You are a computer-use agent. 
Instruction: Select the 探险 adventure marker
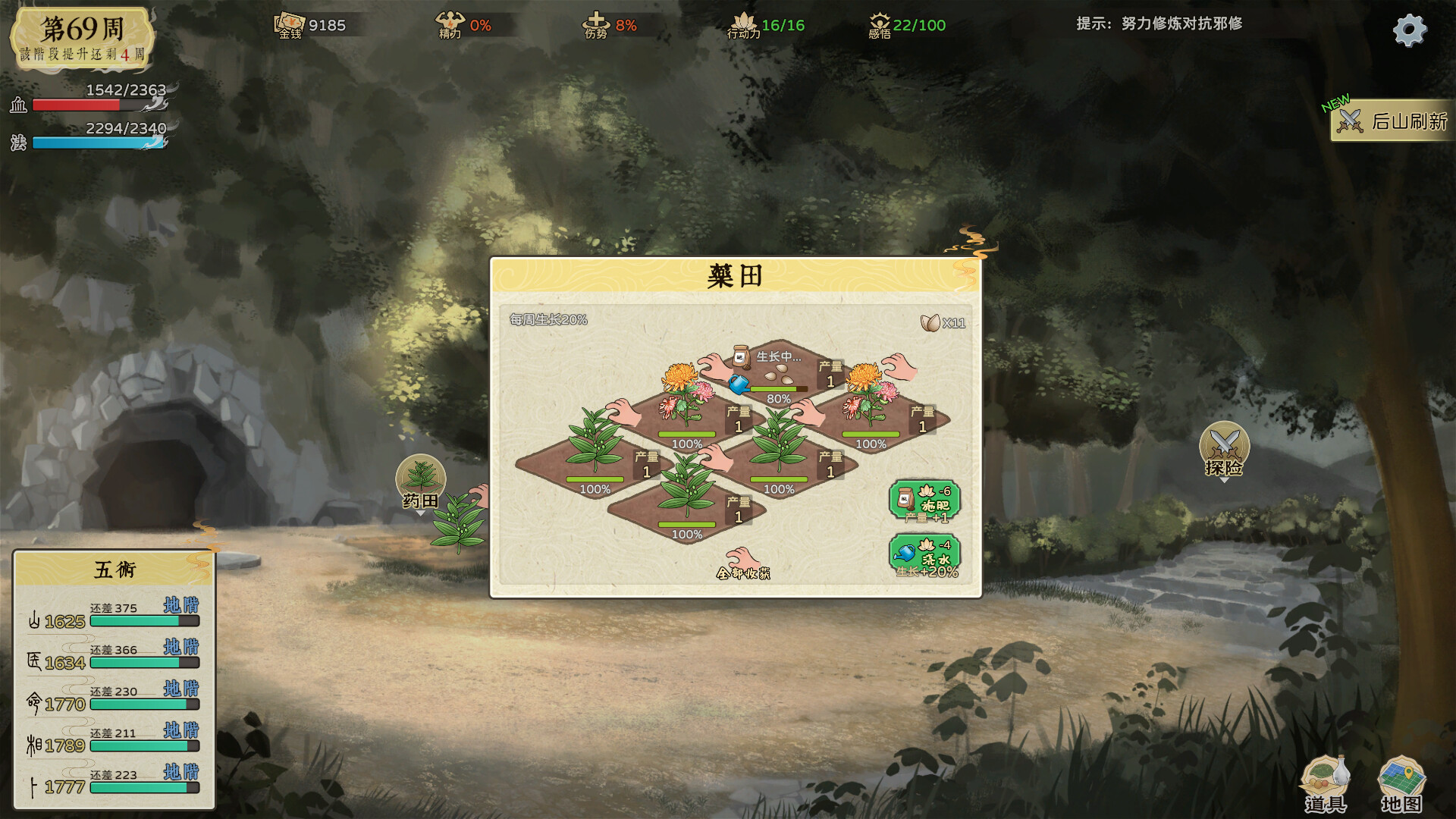[x=1223, y=449]
